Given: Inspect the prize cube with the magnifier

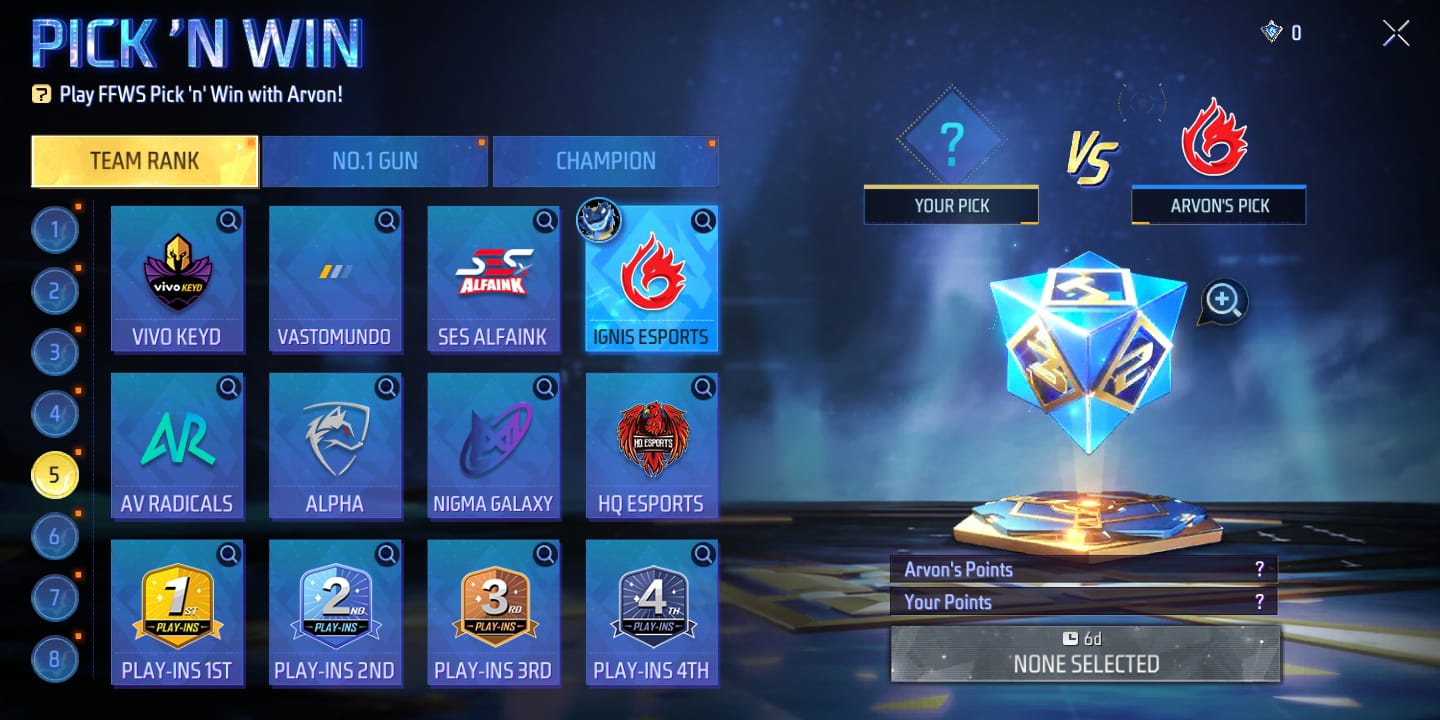Looking at the screenshot, I should click(x=1224, y=301).
